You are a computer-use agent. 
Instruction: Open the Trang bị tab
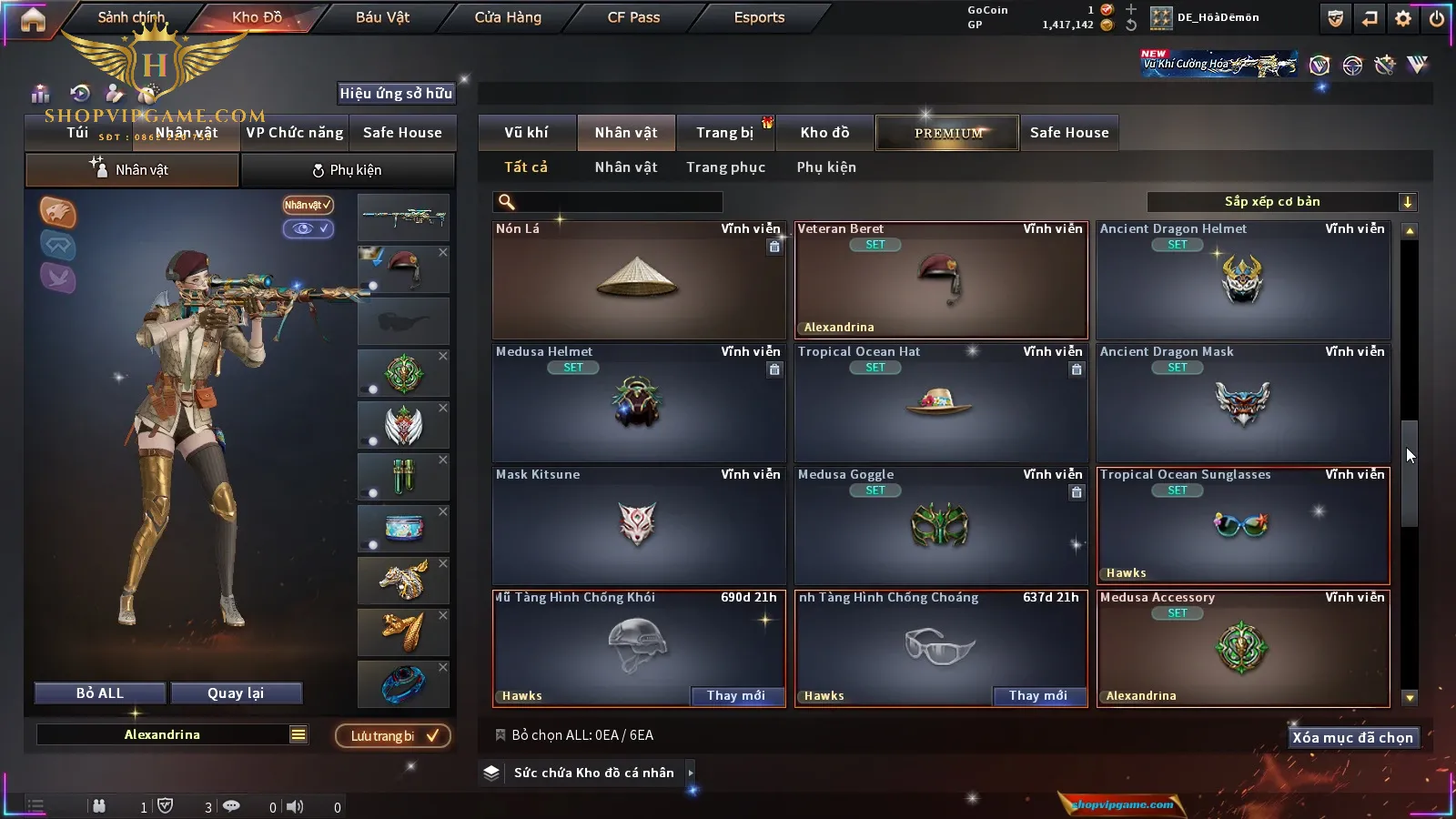click(x=724, y=133)
